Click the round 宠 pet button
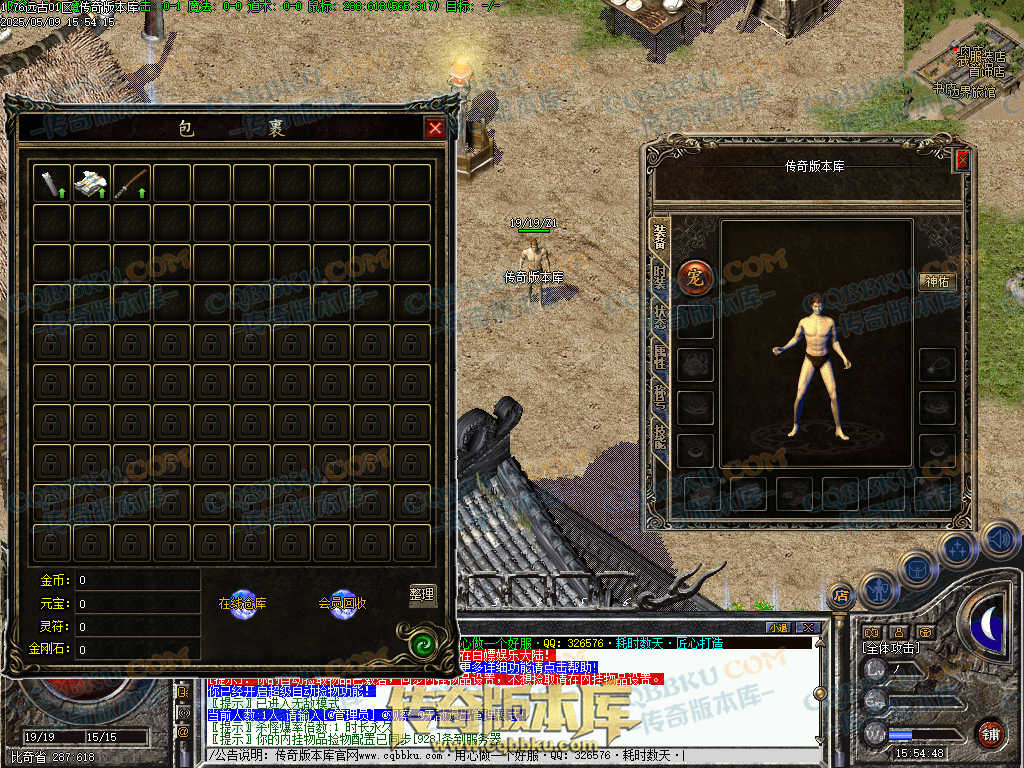Image resolution: width=1024 pixels, height=768 pixels. (694, 278)
